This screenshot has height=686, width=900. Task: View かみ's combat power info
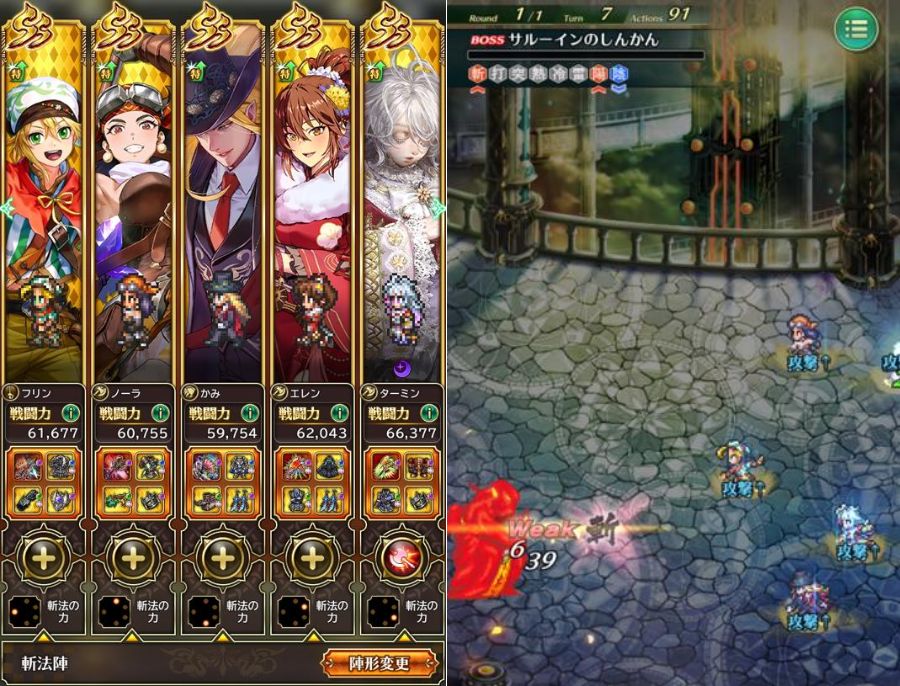click(x=245, y=412)
